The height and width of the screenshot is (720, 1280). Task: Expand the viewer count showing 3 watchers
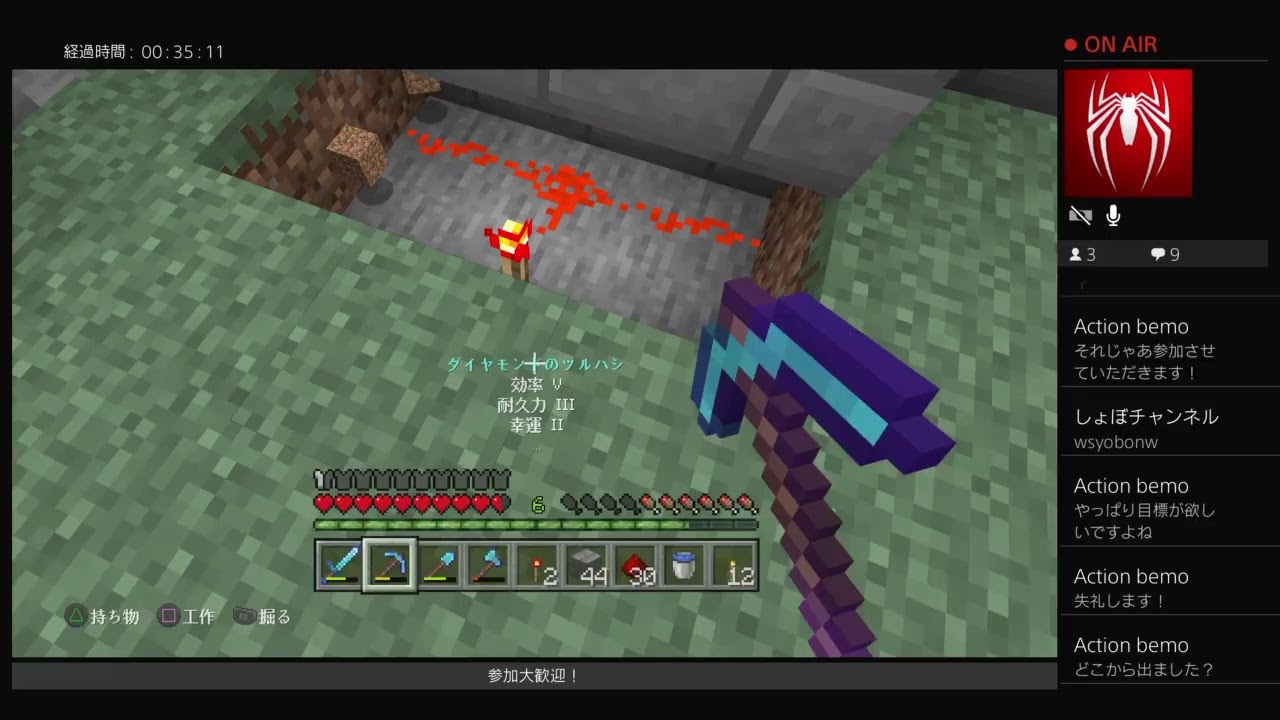pyautogui.click(x=1083, y=254)
